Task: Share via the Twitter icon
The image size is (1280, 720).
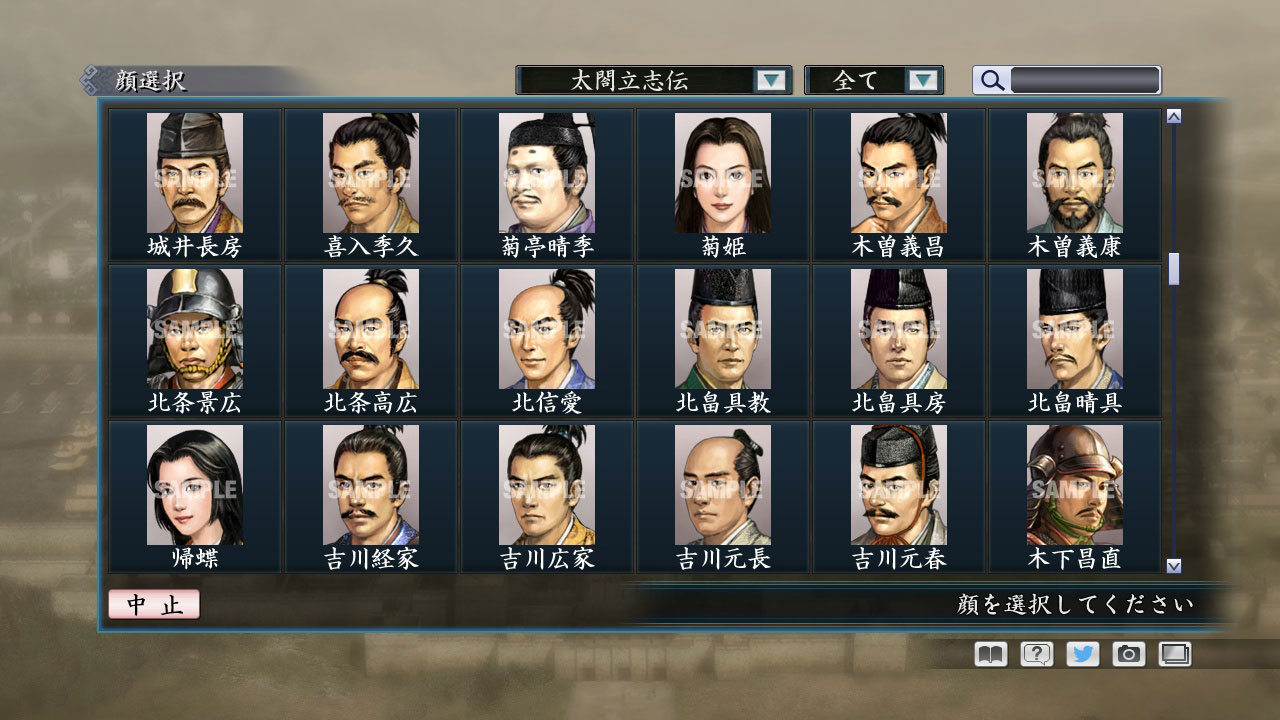Action: pos(1081,653)
